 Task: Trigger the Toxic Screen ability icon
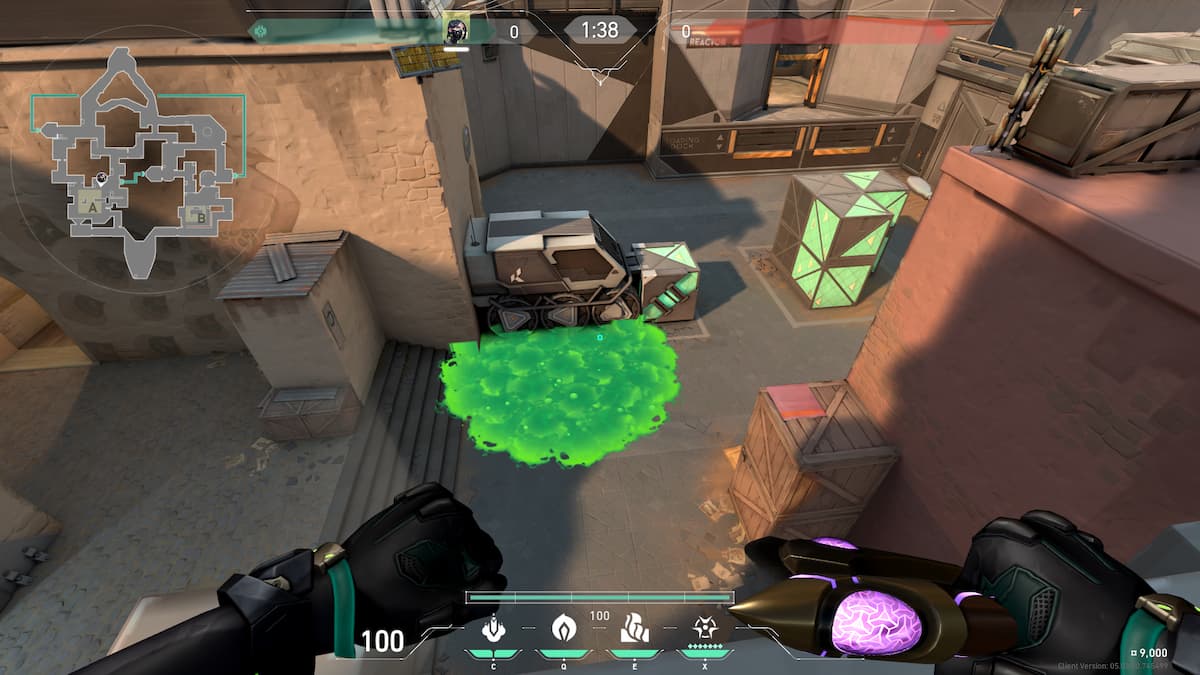(x=634, y=629)
